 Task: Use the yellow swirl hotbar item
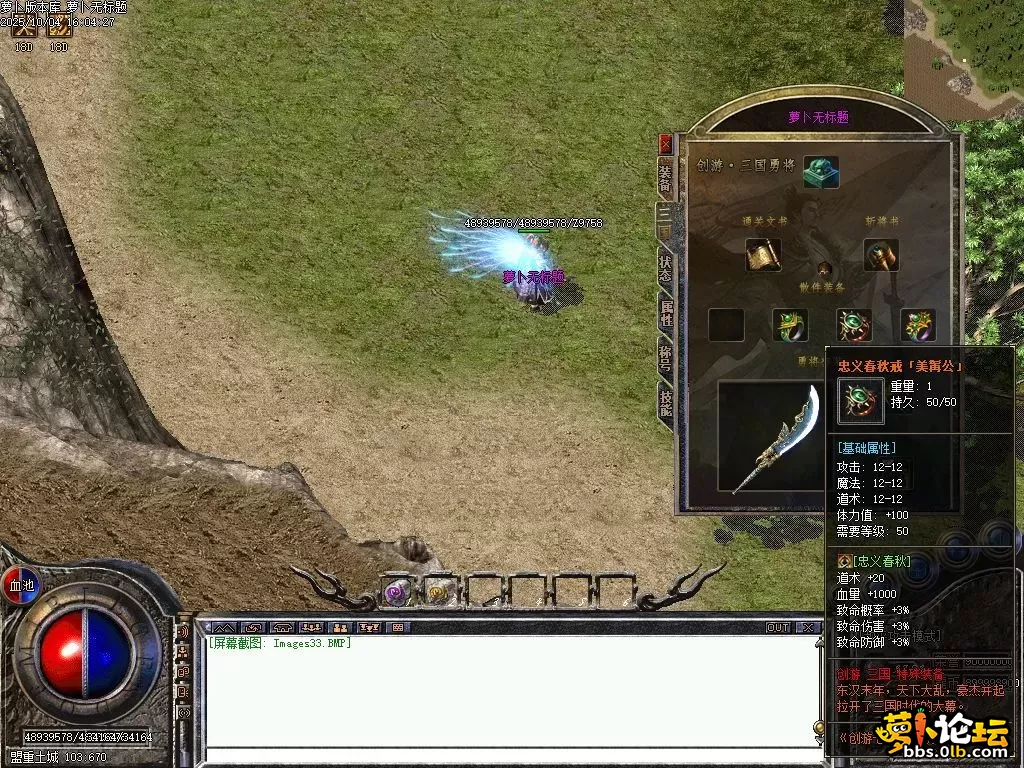point(437,592)
